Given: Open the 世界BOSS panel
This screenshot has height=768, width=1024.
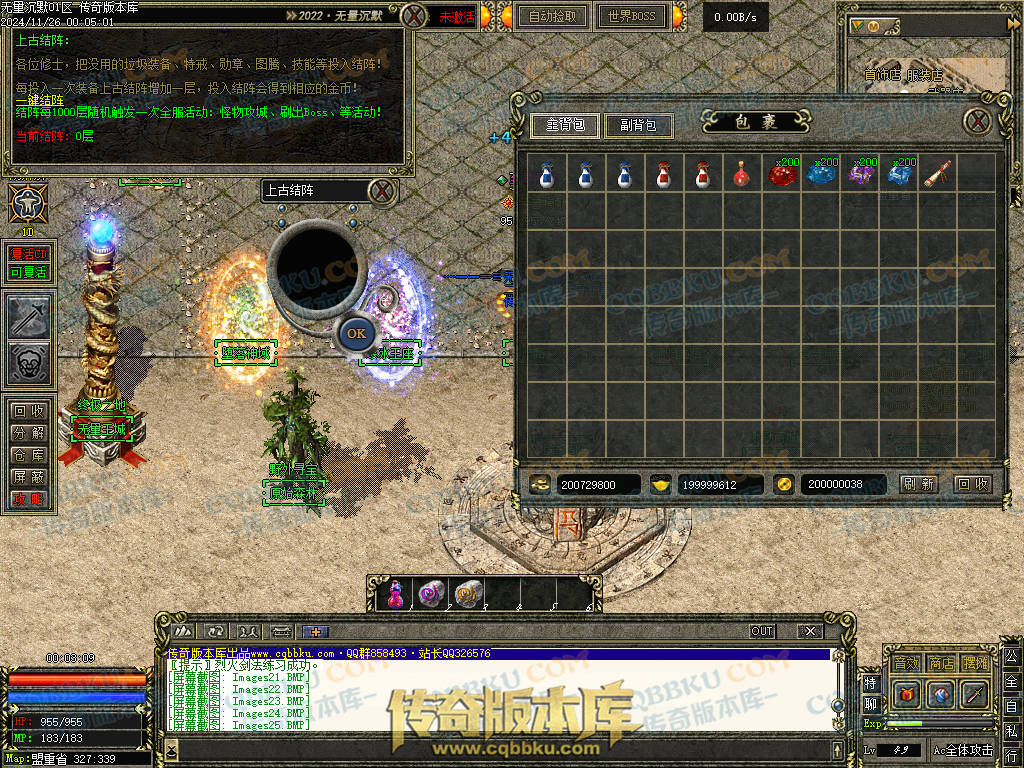Looking at the screenshot, I should pos(632,17).
